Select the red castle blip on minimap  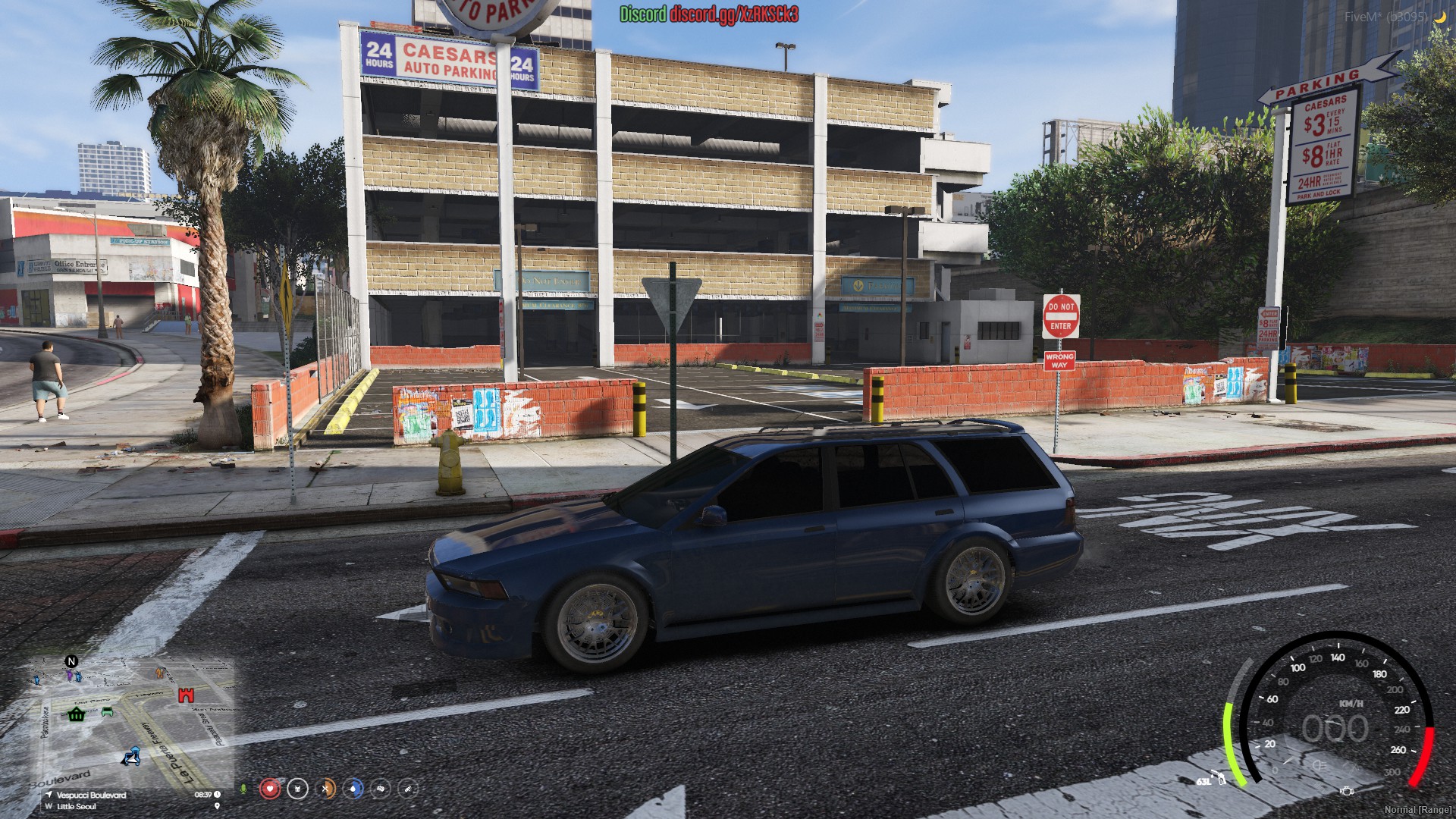point(186,695)
